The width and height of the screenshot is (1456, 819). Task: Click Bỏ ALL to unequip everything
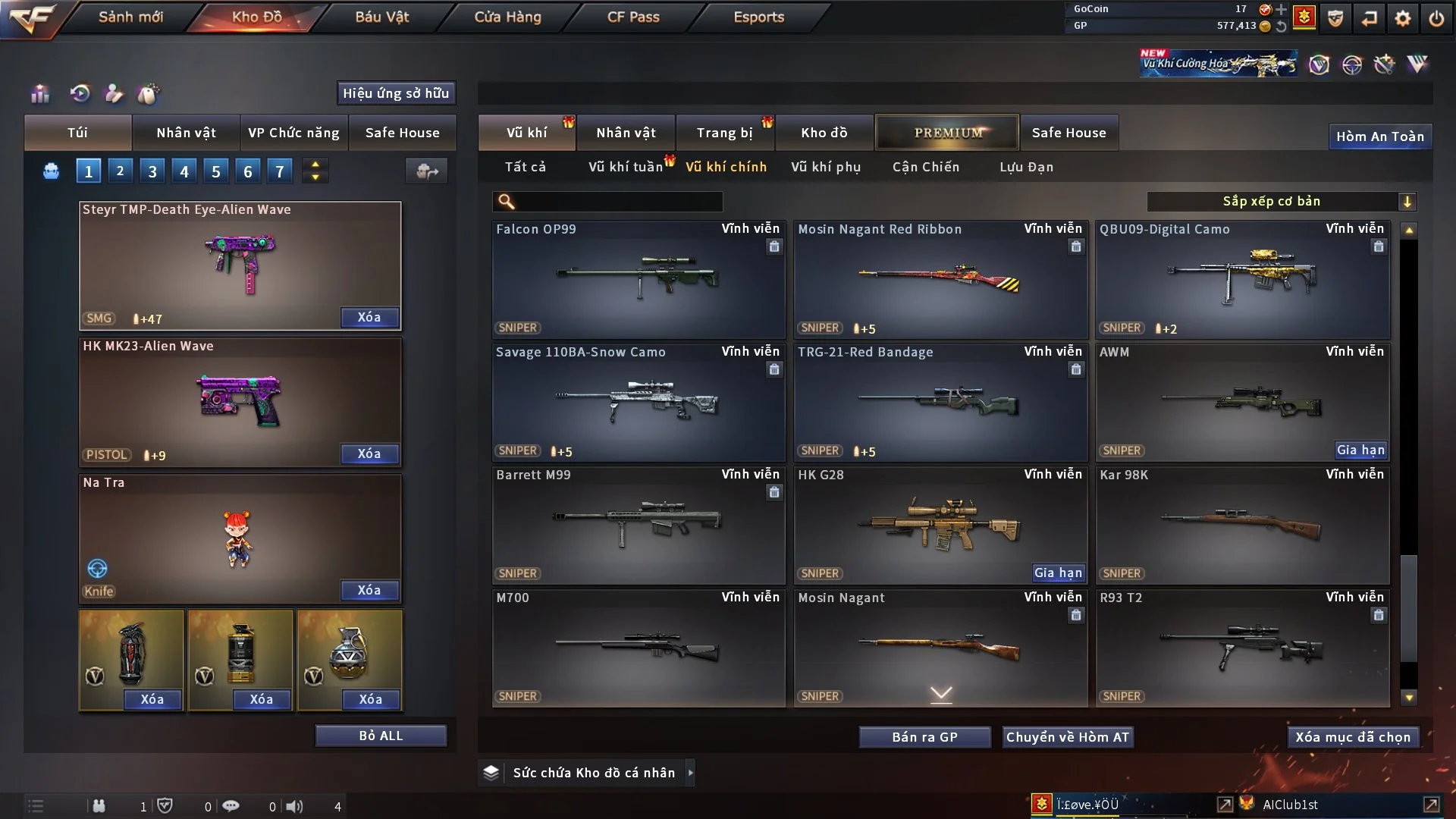381,736
